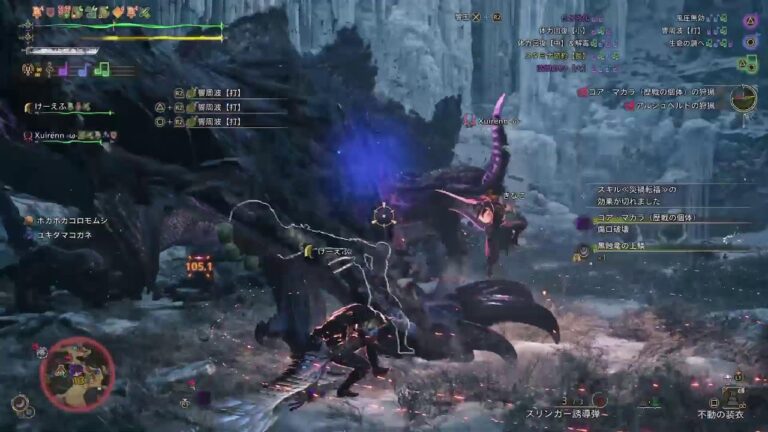Click the circular quest timer clock
This screenshot has width=768, height=432.
pyautogui.click(x=742, y=98)
